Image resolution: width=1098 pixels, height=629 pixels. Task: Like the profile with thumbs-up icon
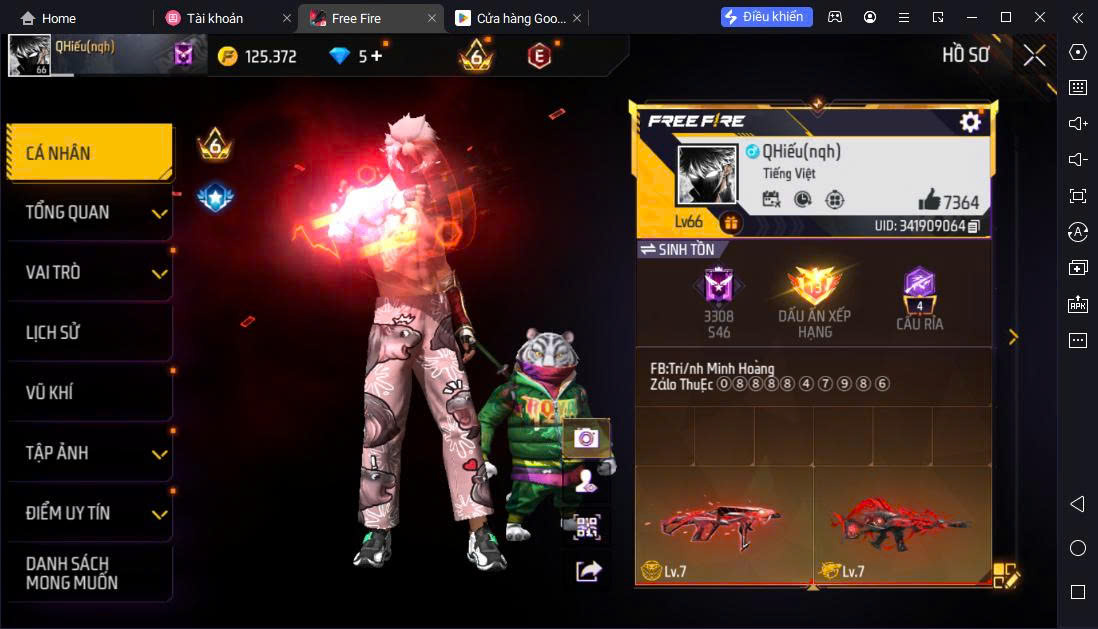click(x=928, y=199)
